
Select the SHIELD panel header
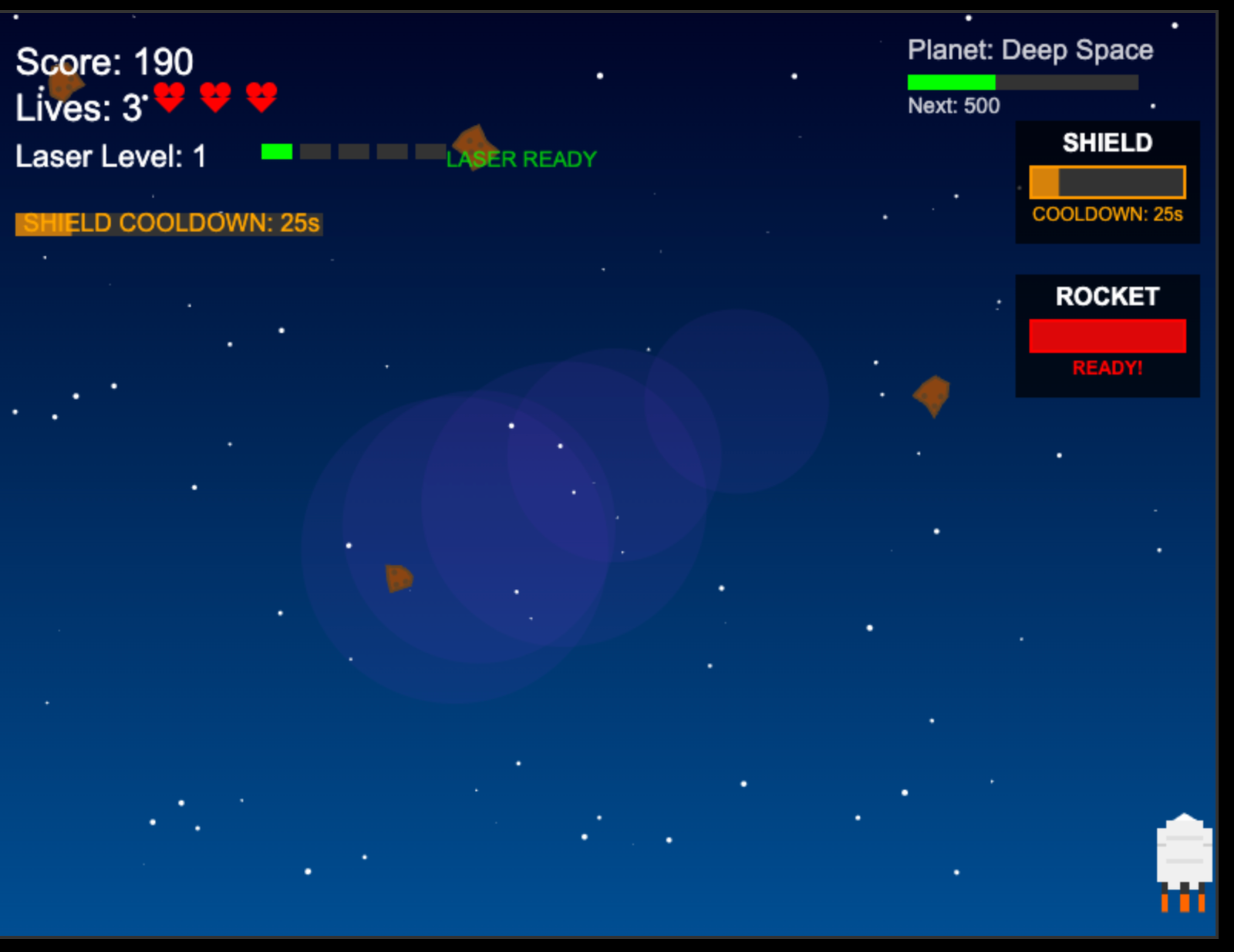coord(1107,143)
